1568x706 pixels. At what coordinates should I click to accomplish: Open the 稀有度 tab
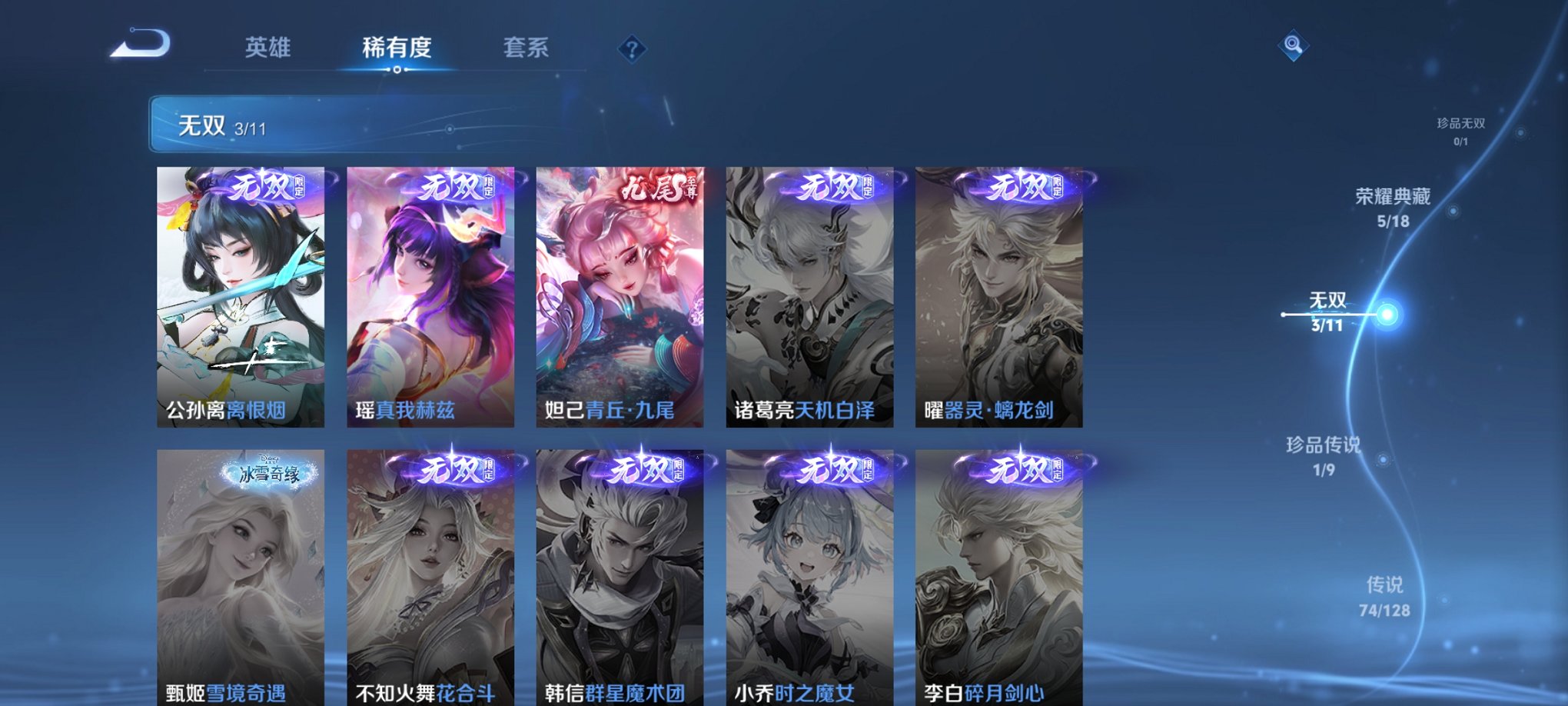pos(397,48)
